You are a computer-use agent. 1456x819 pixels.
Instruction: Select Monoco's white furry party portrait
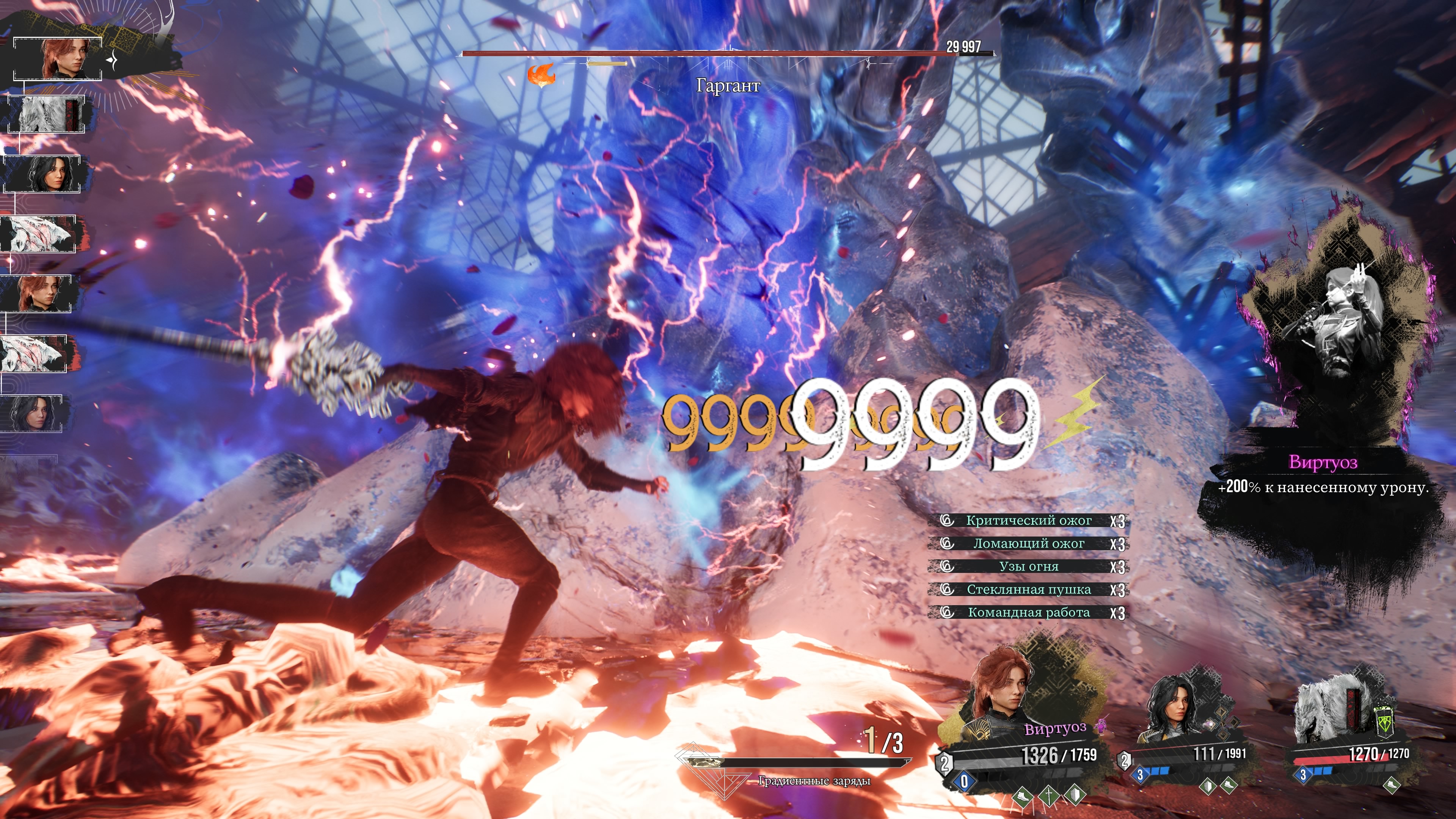pos(1323,712)
